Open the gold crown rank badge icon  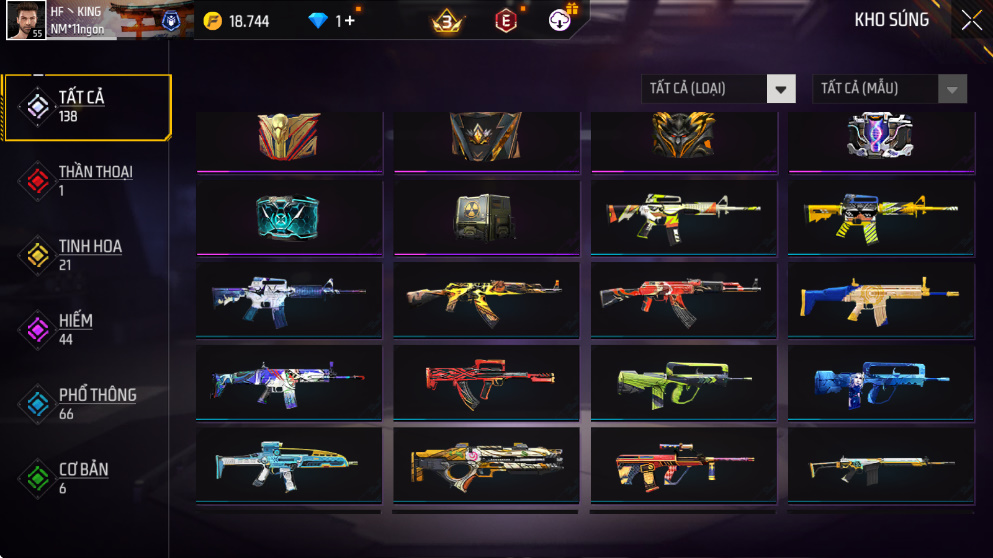click(x=448, y=21)
